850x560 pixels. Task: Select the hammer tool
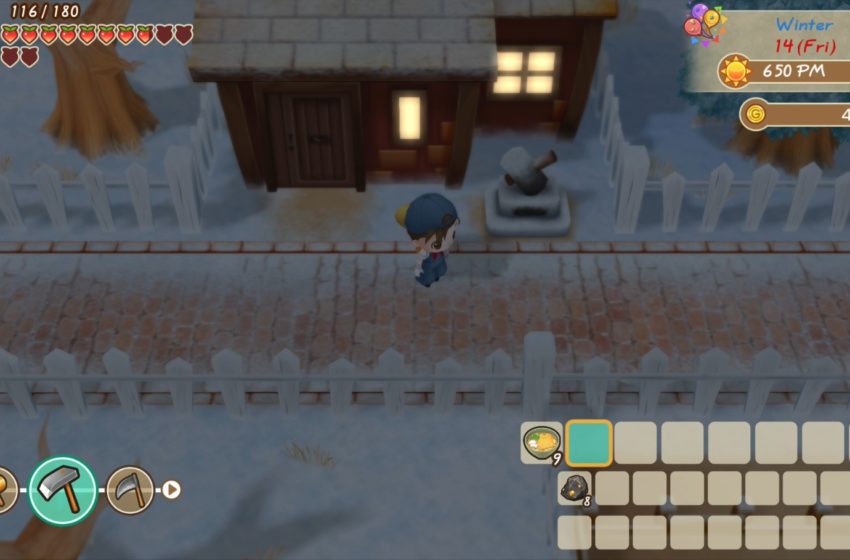pos(62,490)
